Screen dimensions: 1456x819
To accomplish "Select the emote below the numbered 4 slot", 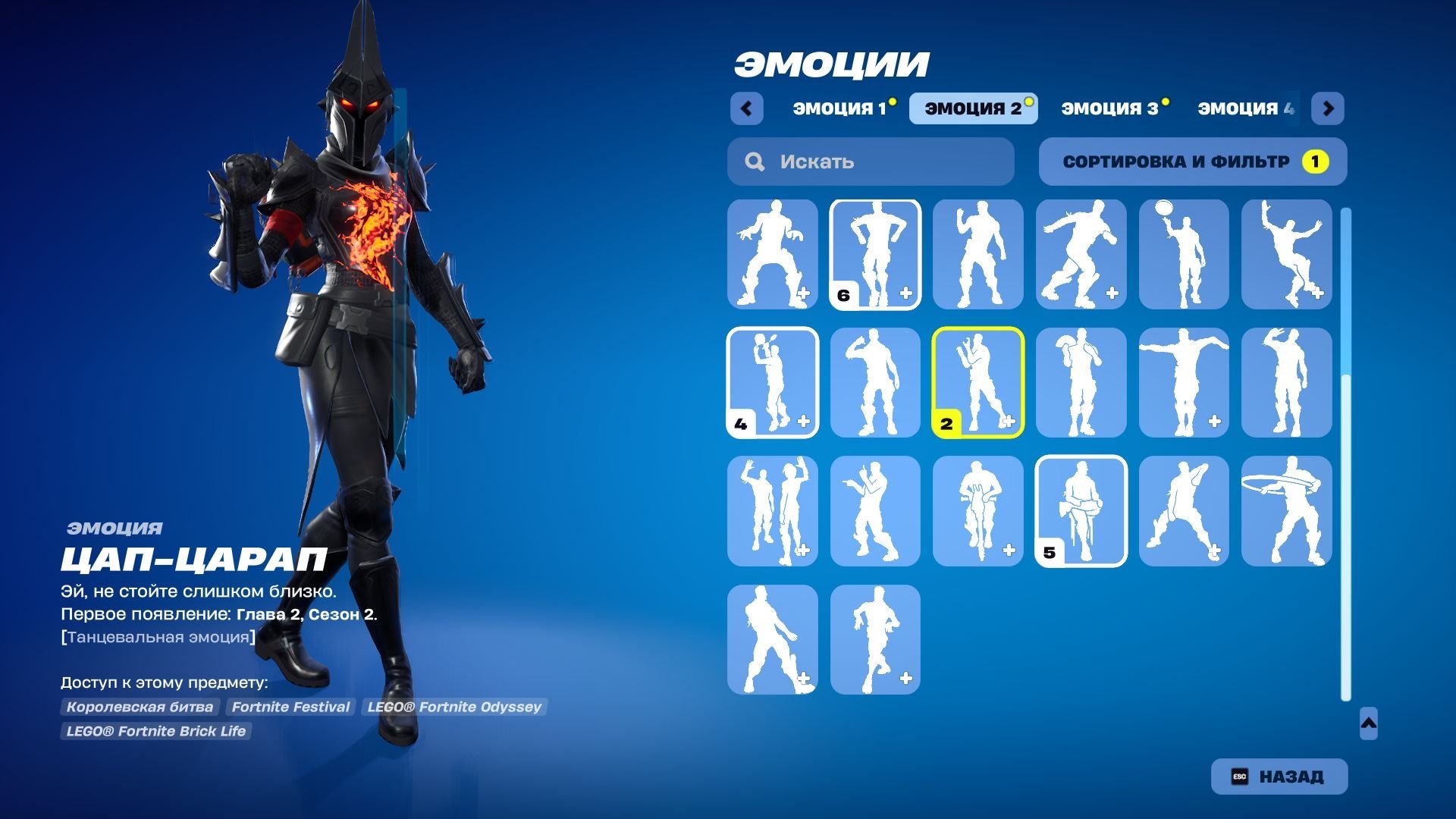I will click(x=773, y=512).
